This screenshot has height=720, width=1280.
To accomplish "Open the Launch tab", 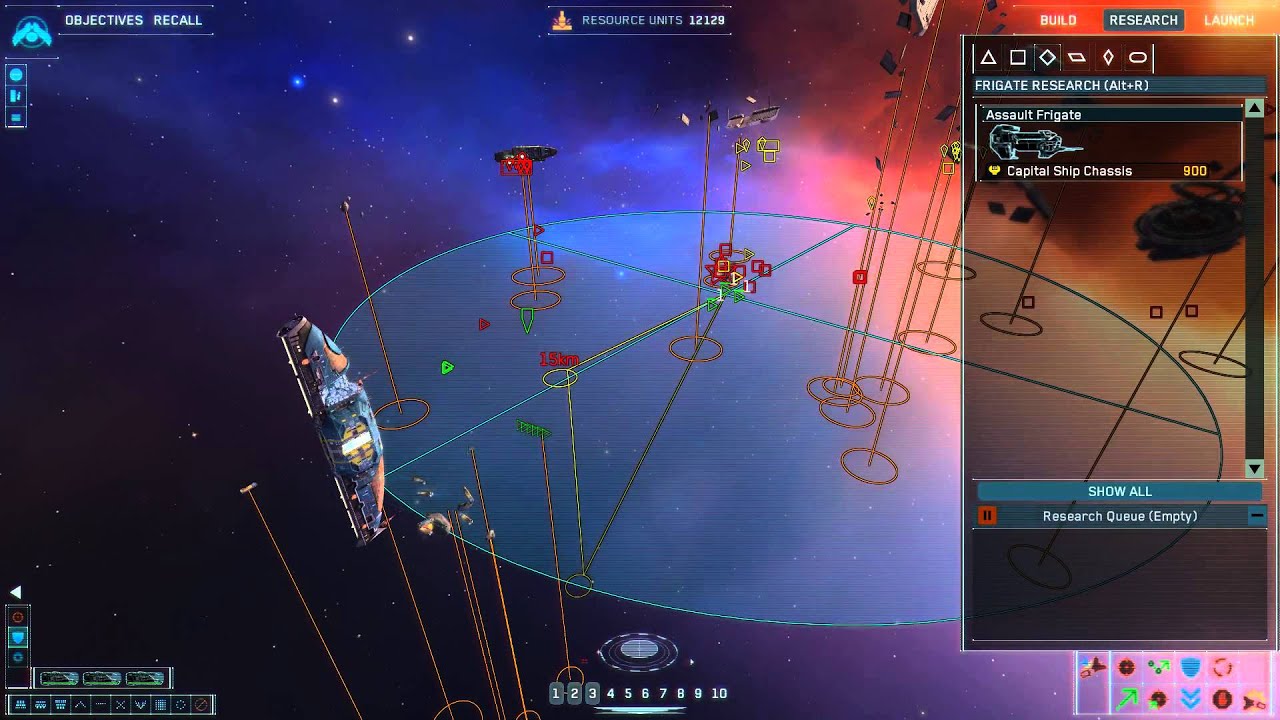I will pos(1229,20).
